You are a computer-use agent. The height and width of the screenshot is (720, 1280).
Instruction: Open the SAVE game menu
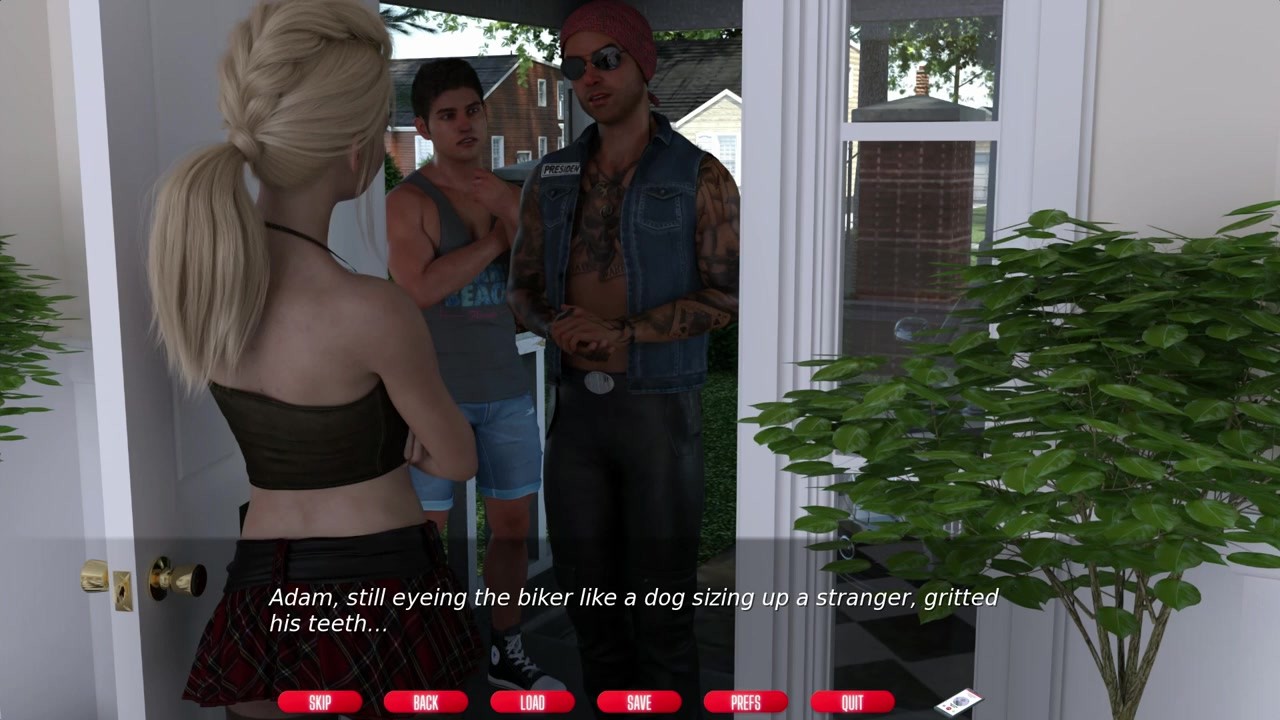pos(639,702)
